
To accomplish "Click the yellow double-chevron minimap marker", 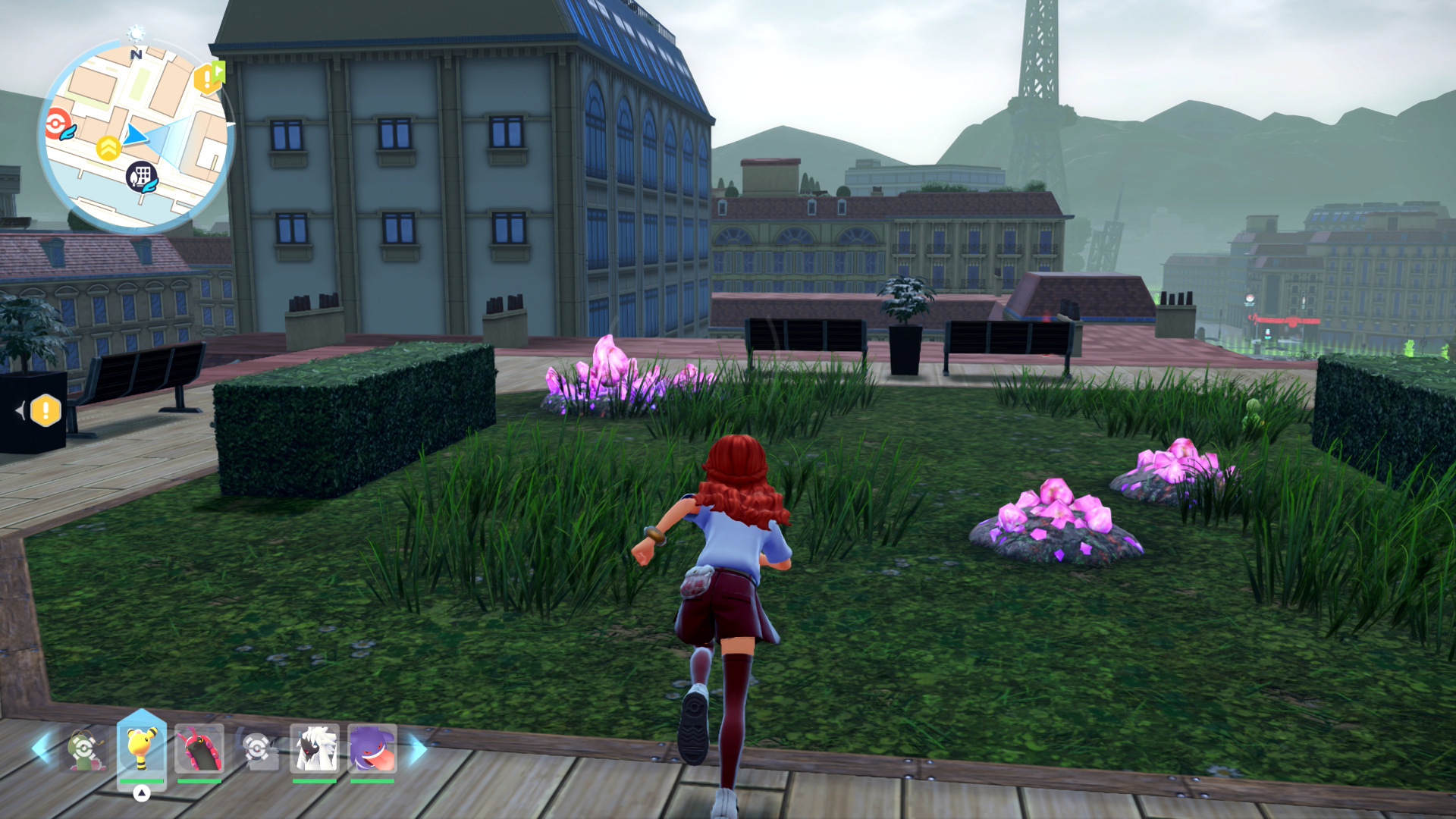I will click(x=108, y=149).
